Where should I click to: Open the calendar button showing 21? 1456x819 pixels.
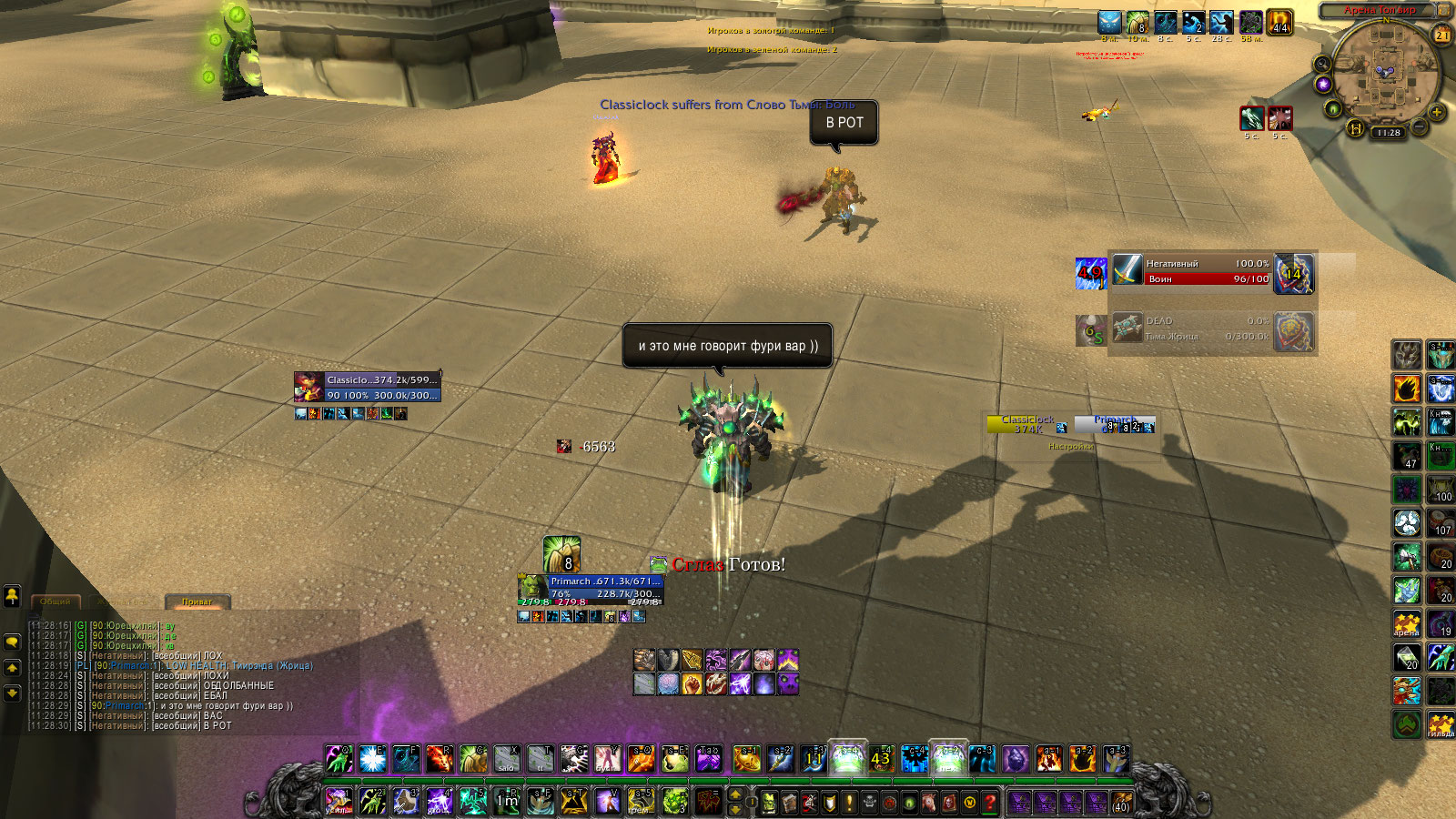1442,35
